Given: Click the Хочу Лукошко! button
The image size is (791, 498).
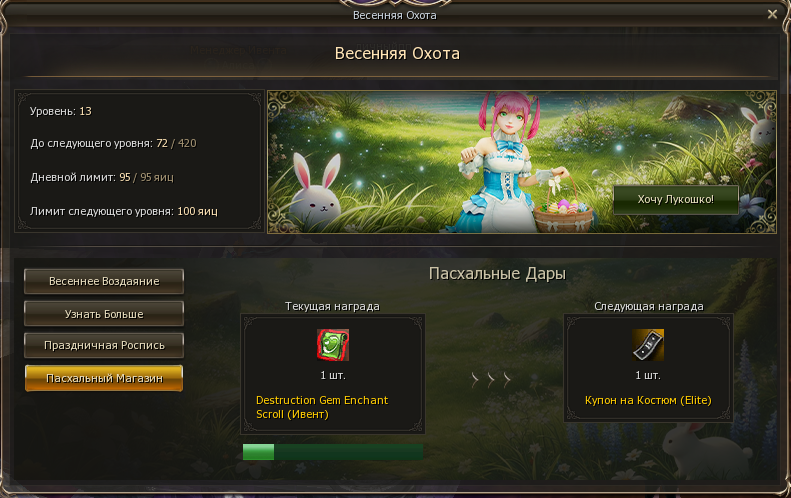Looking at the screenshot, I should [x=676, y=200].
